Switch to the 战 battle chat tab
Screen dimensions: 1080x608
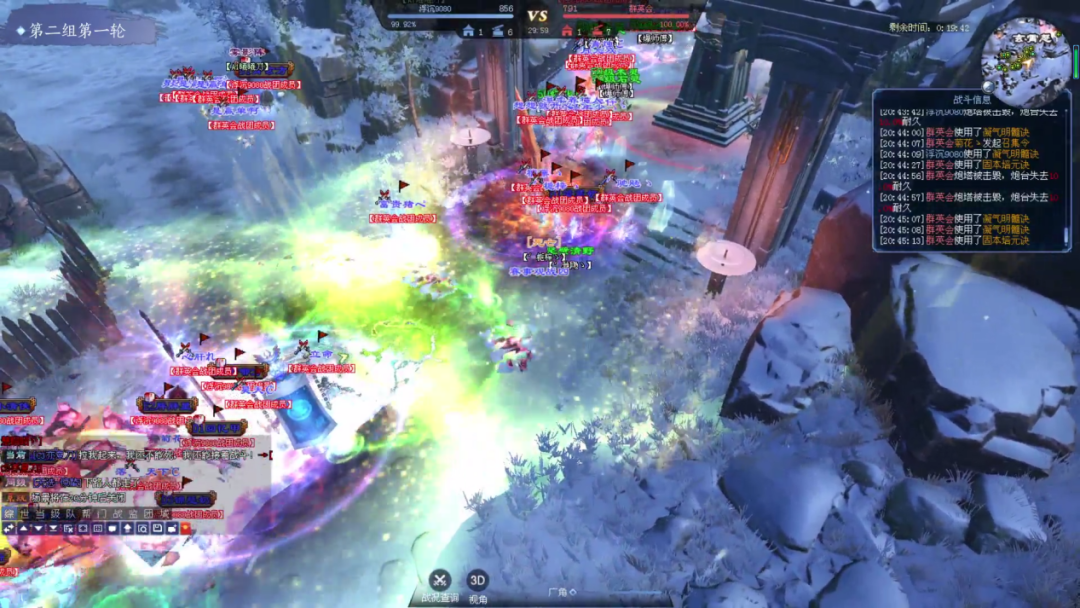[x=115, y=513]
